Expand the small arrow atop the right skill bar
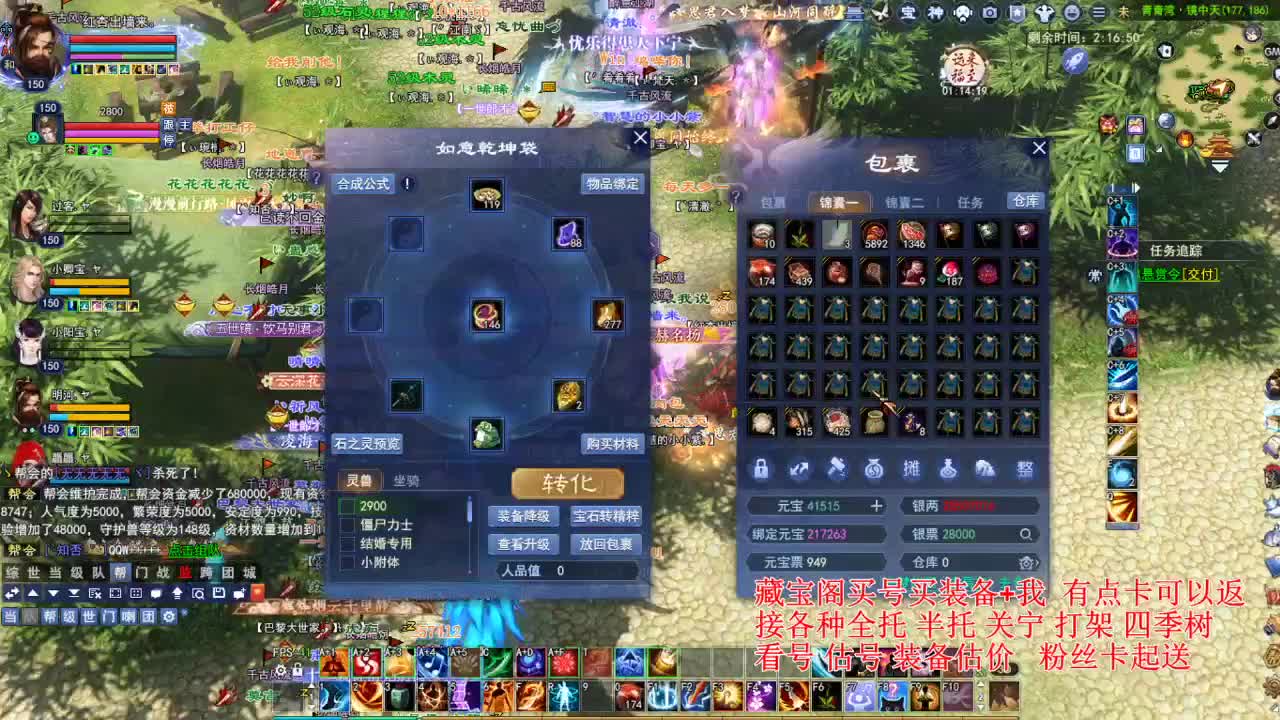The height and width of the screenshot is (720, 1280). click(x=1138, y=187)
